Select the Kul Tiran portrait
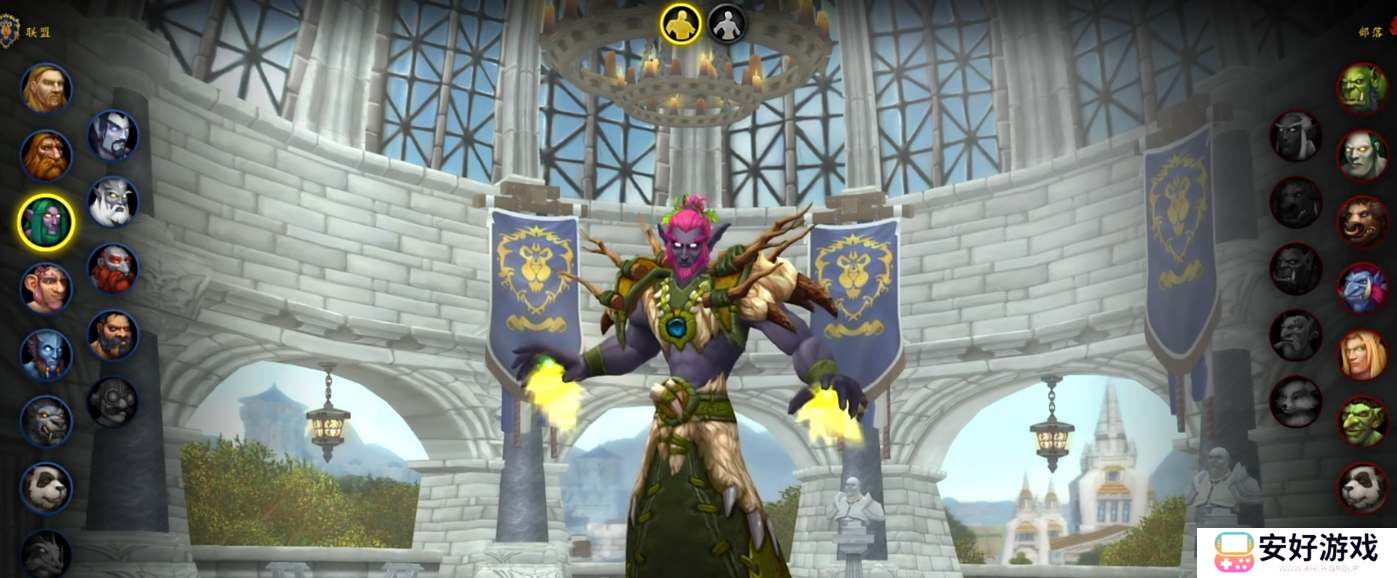The width and height of the screenshot is (1397, 578). pos(113,335)
